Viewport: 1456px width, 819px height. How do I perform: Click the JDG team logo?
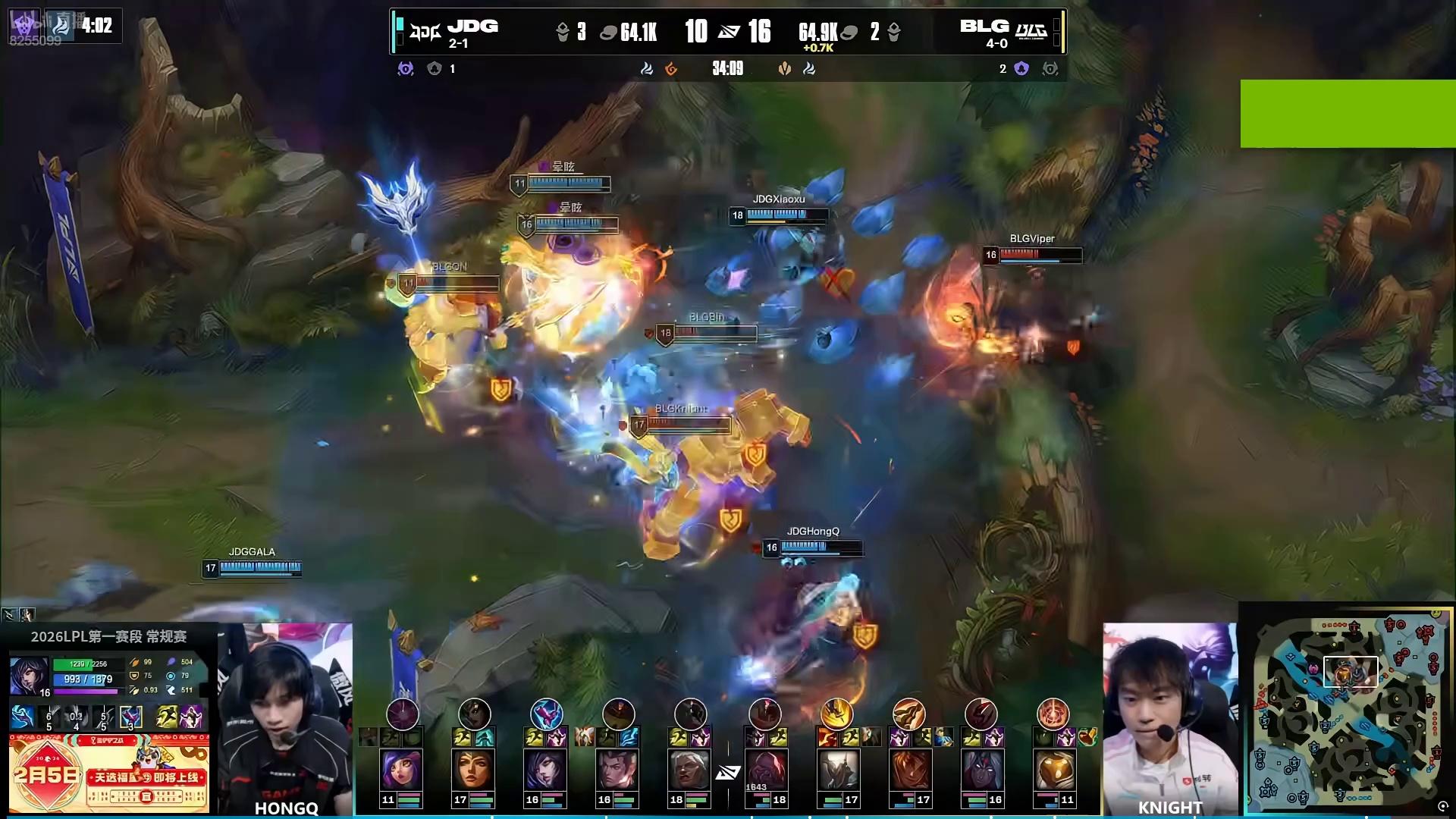tap(425, 32)
